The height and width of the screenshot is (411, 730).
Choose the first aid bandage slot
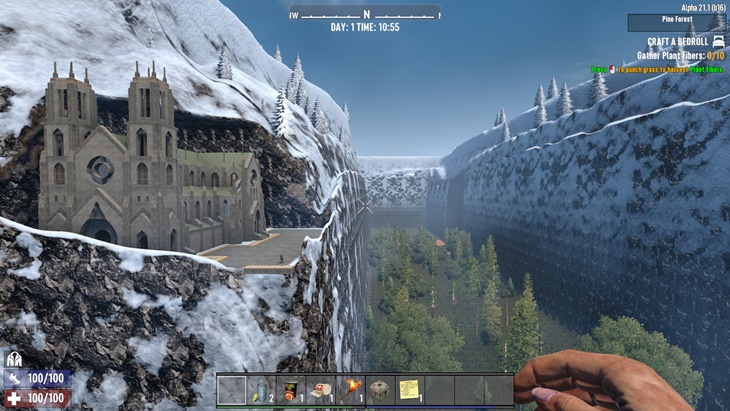(x=320, y=389)
